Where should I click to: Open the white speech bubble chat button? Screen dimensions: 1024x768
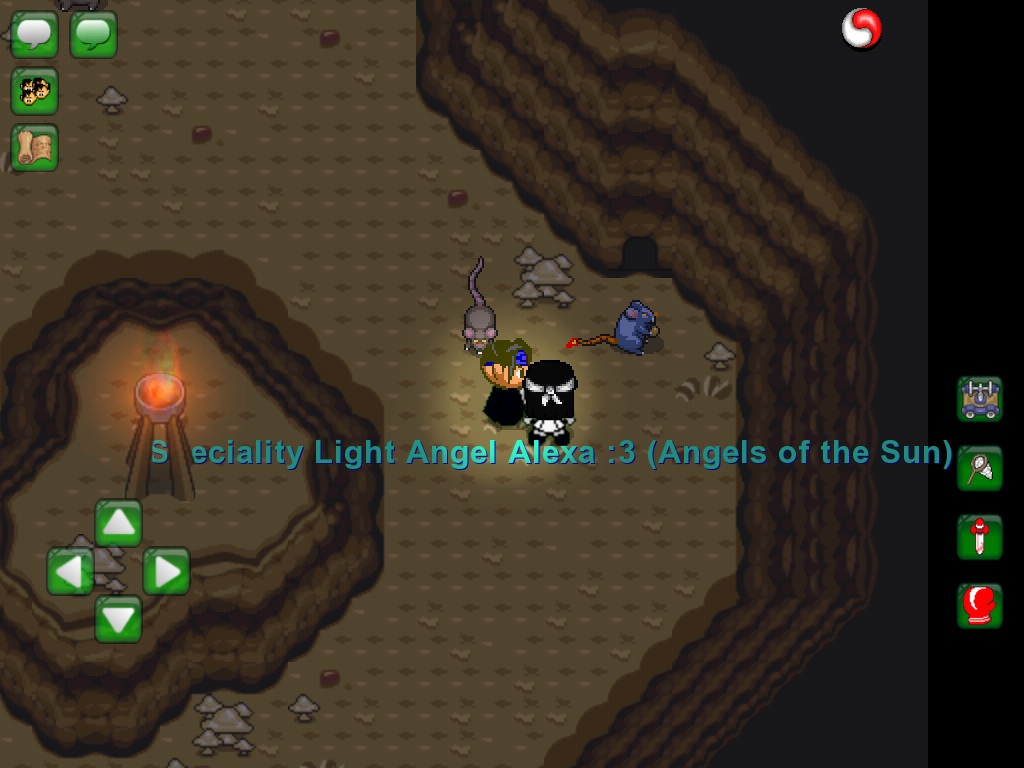(x=34, y=35)
